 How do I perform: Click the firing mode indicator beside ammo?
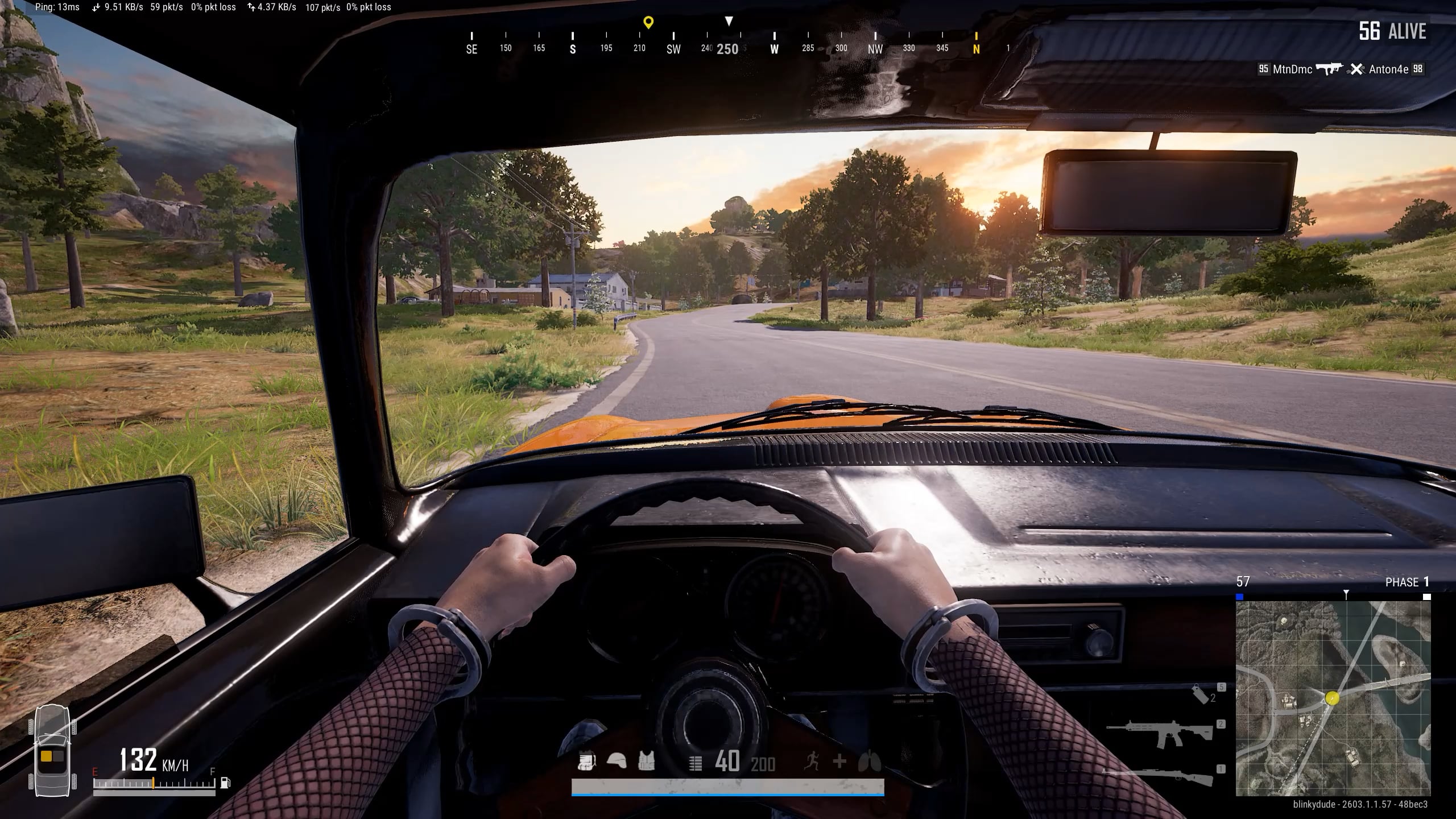pos(695,763)
